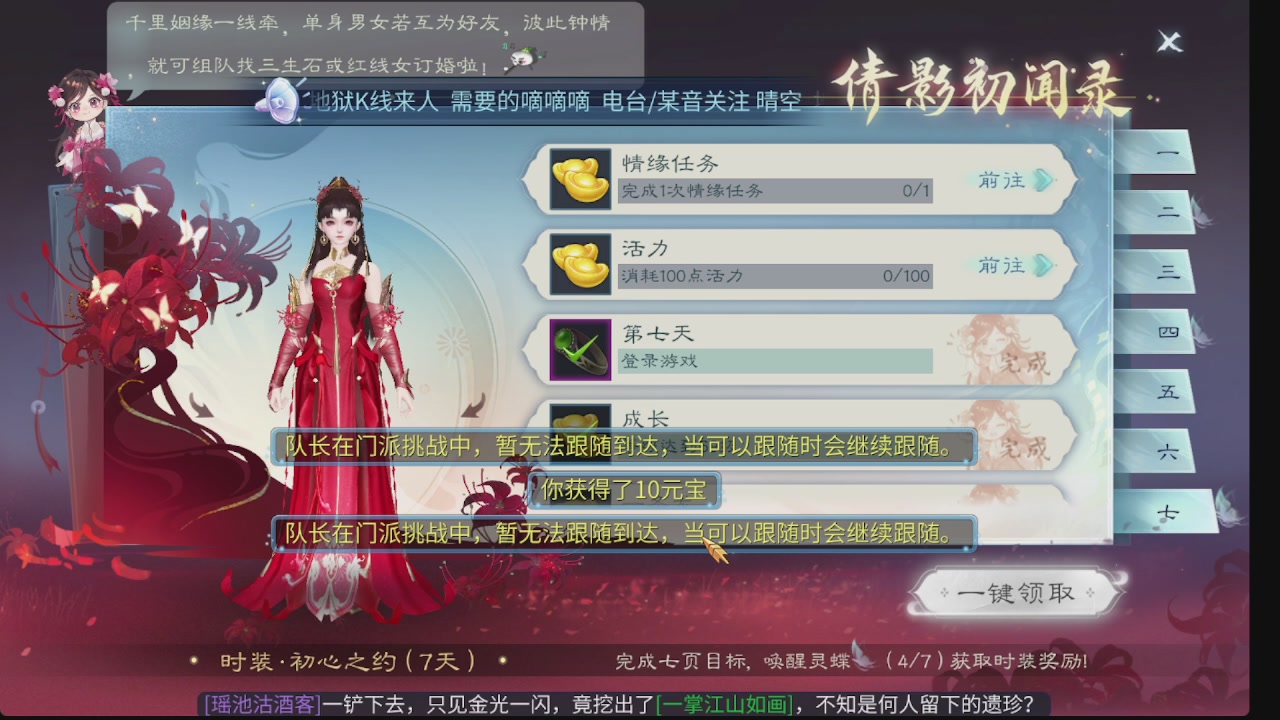The height and width of the screenshot is (720, 1280).
Task: Open the highlighted page 七 tab
Action: (1166, 510)
